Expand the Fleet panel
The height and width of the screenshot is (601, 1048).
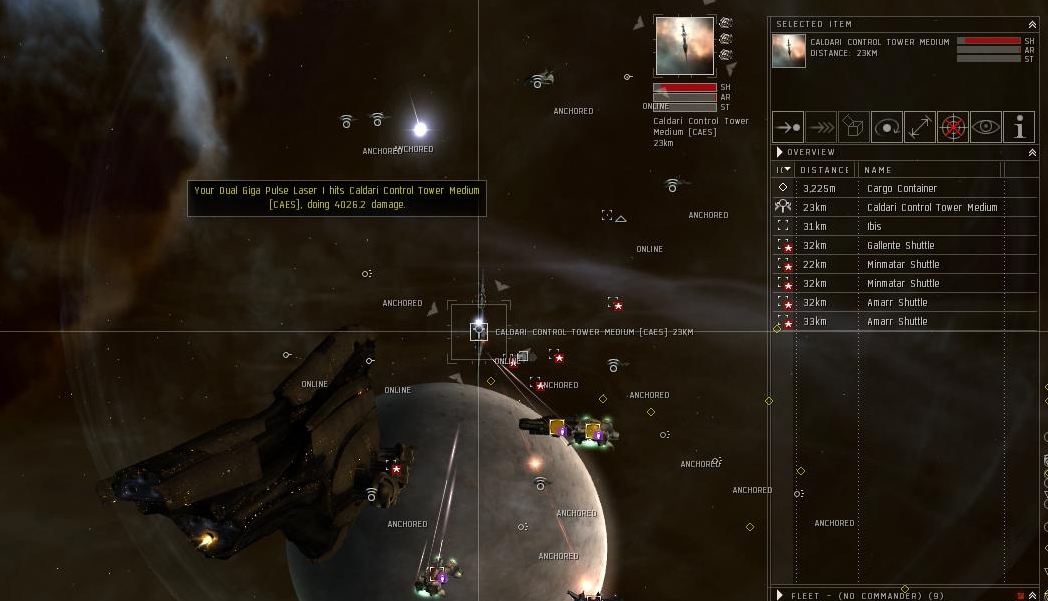click(780, 595)
